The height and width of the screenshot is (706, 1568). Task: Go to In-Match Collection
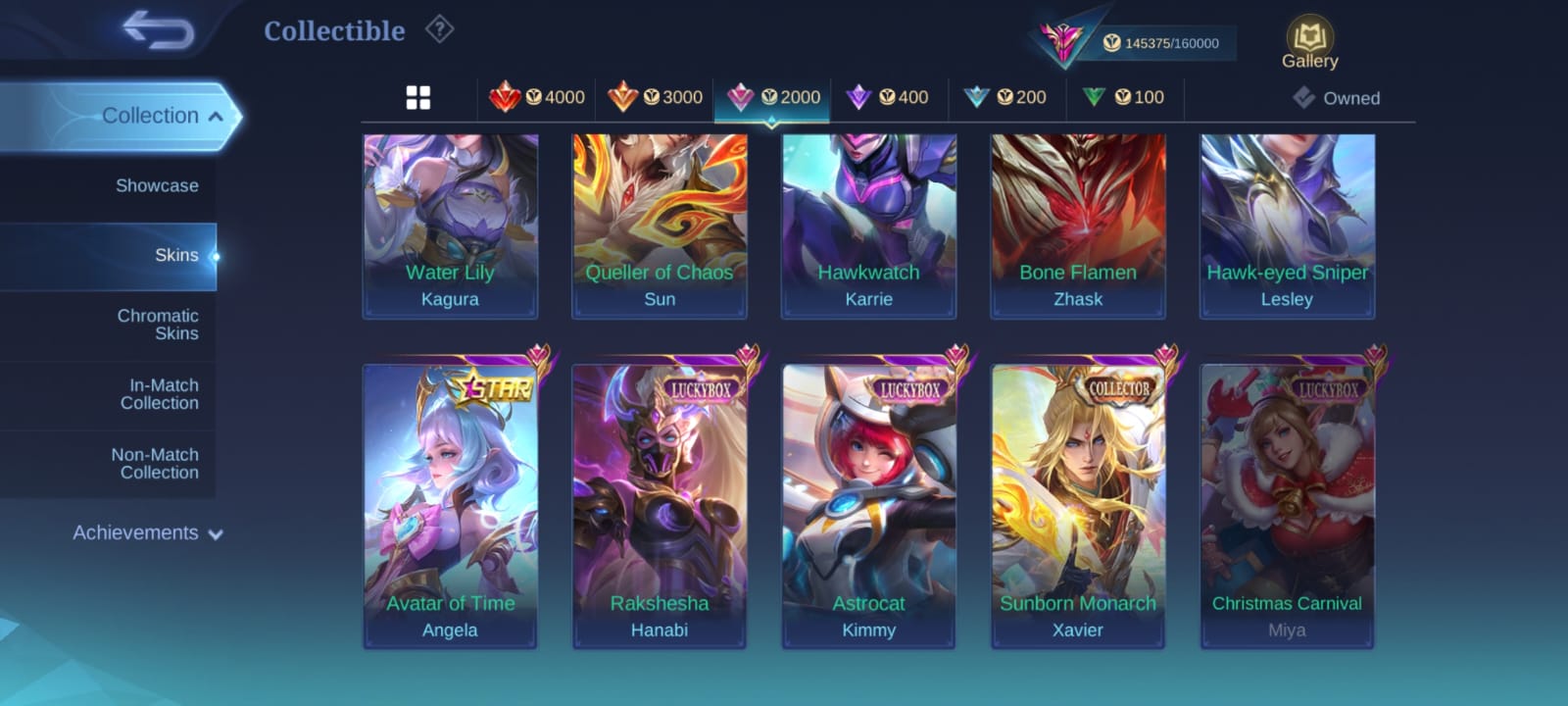click(159, 394)
